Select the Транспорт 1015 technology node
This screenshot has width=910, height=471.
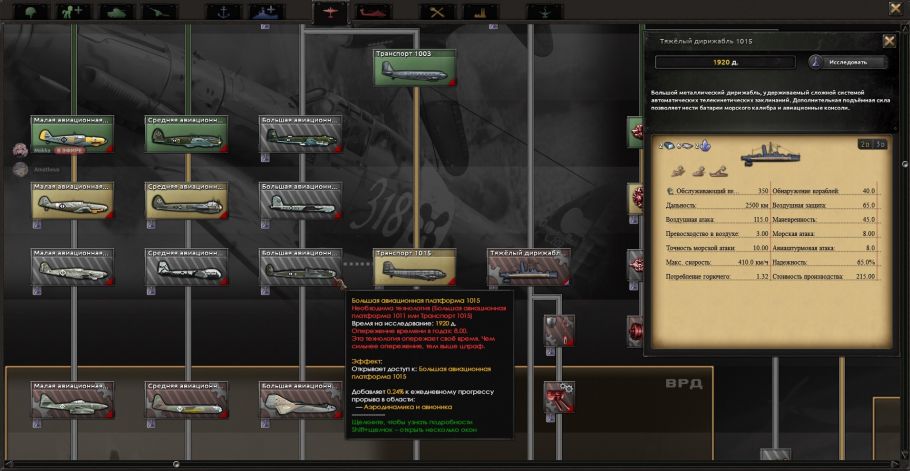tap(415, 267)
